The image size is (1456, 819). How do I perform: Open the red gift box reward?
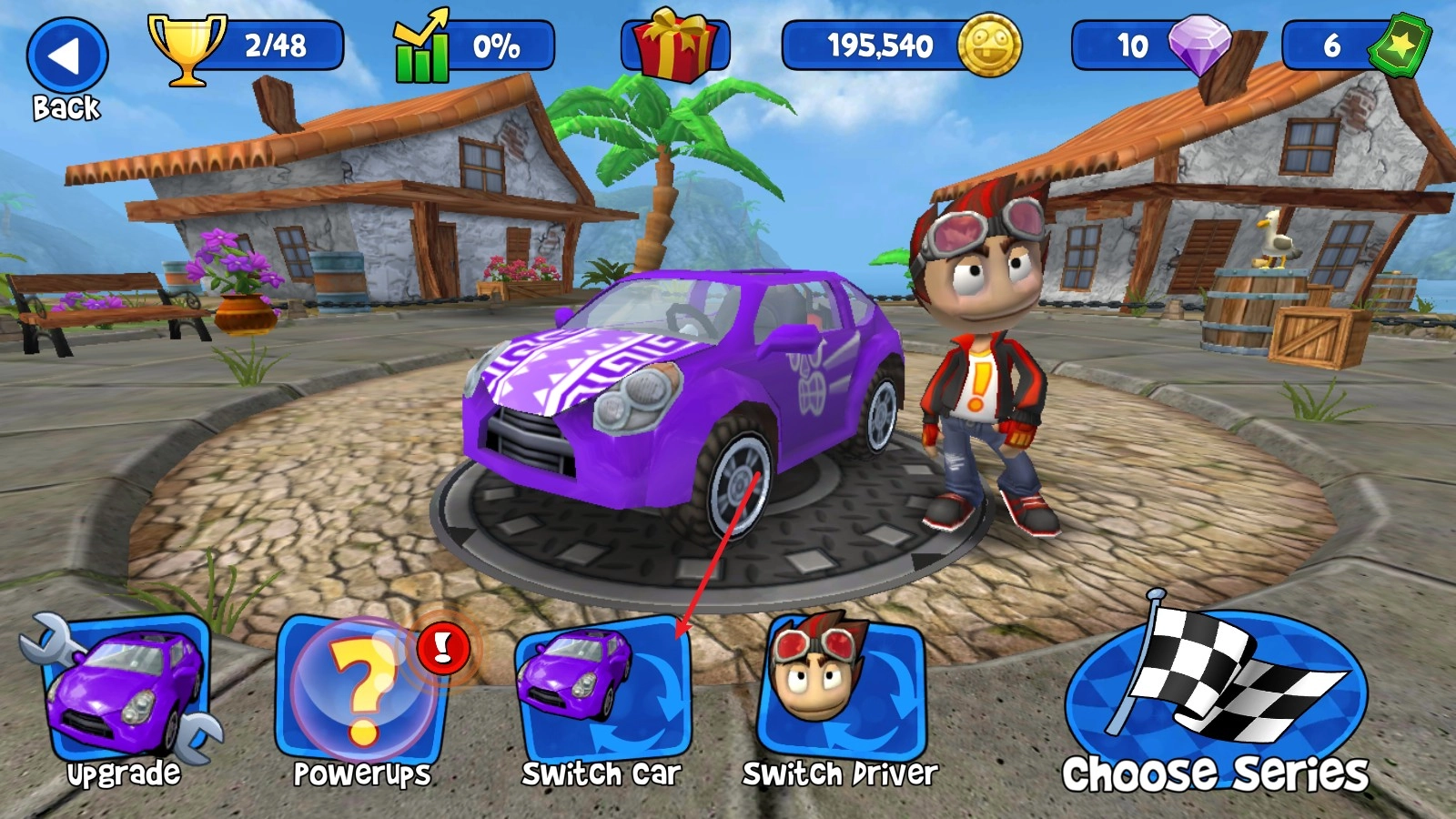674,45
